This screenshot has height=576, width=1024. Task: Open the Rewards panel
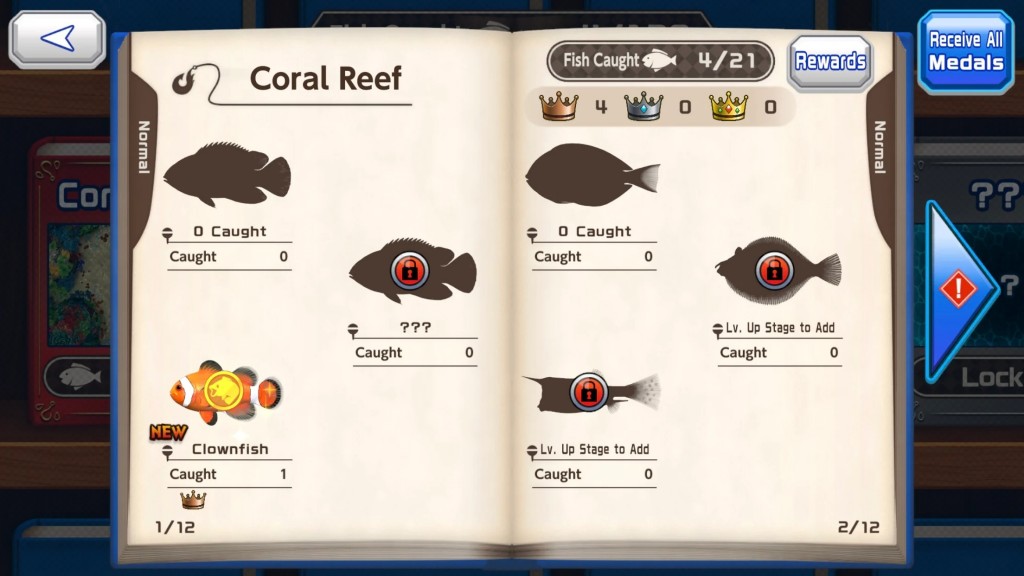[x=830, y=61]
